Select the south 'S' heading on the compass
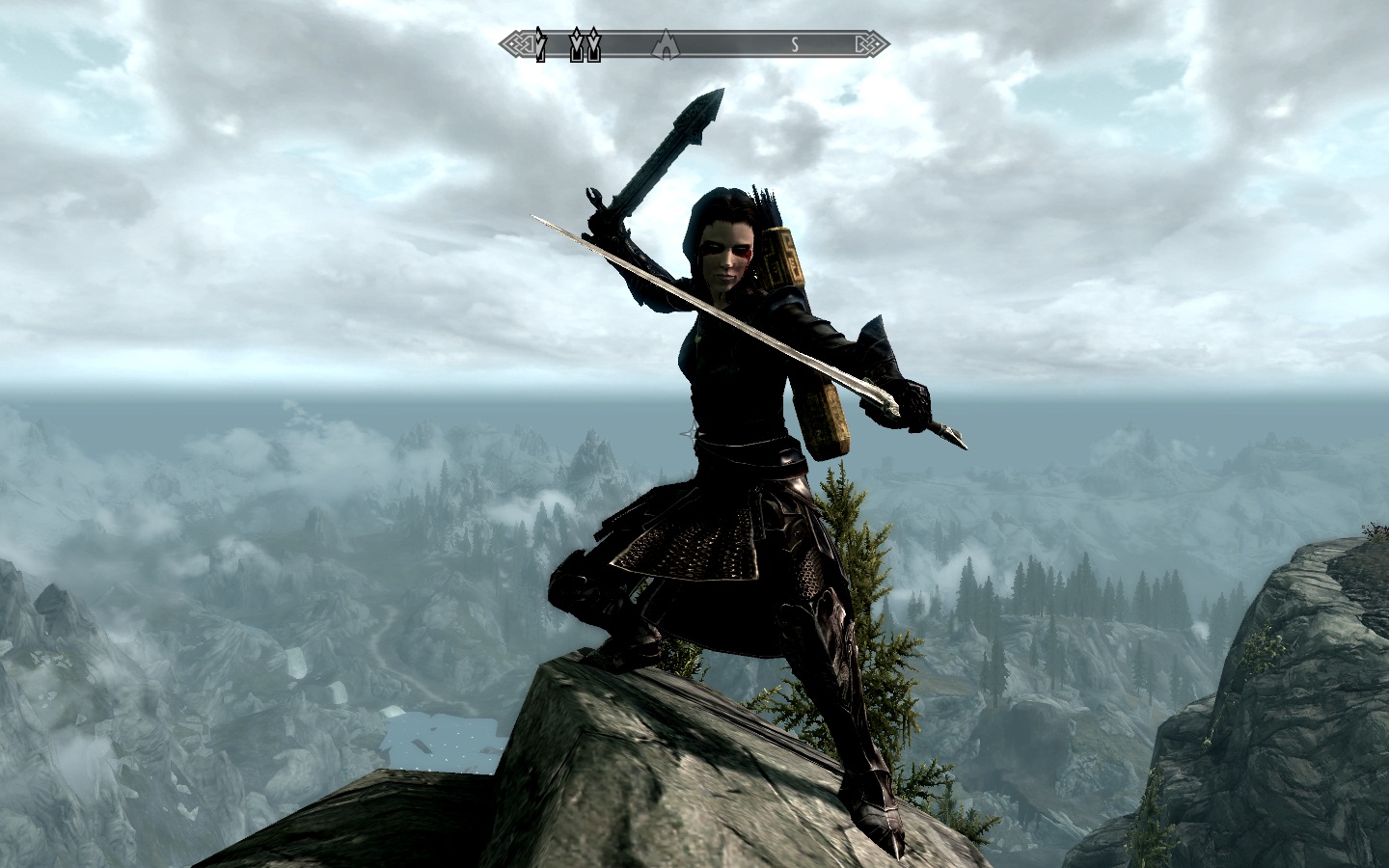 [795, 44]
